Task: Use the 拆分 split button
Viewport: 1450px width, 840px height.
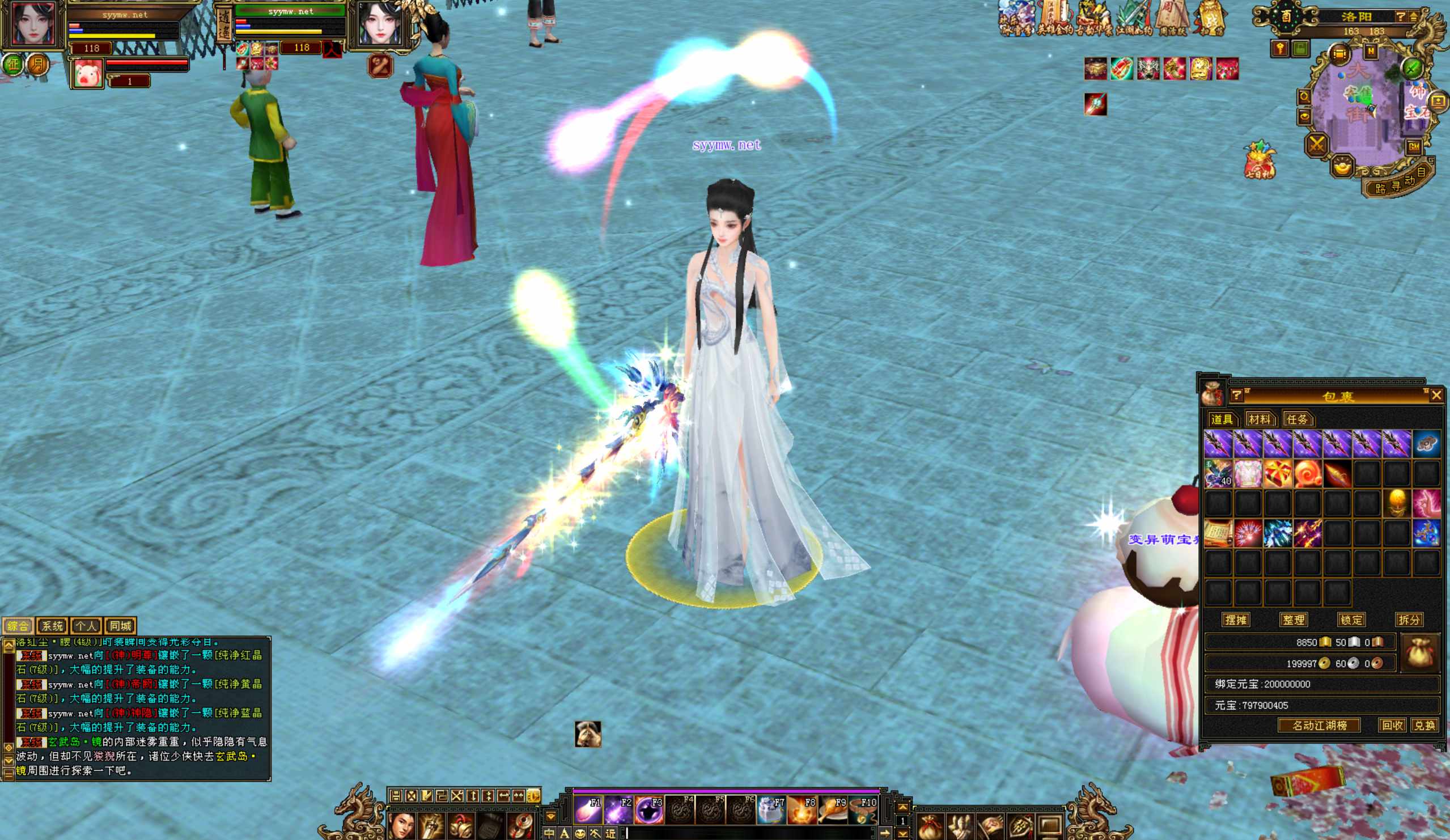Action: [1409, 620]
